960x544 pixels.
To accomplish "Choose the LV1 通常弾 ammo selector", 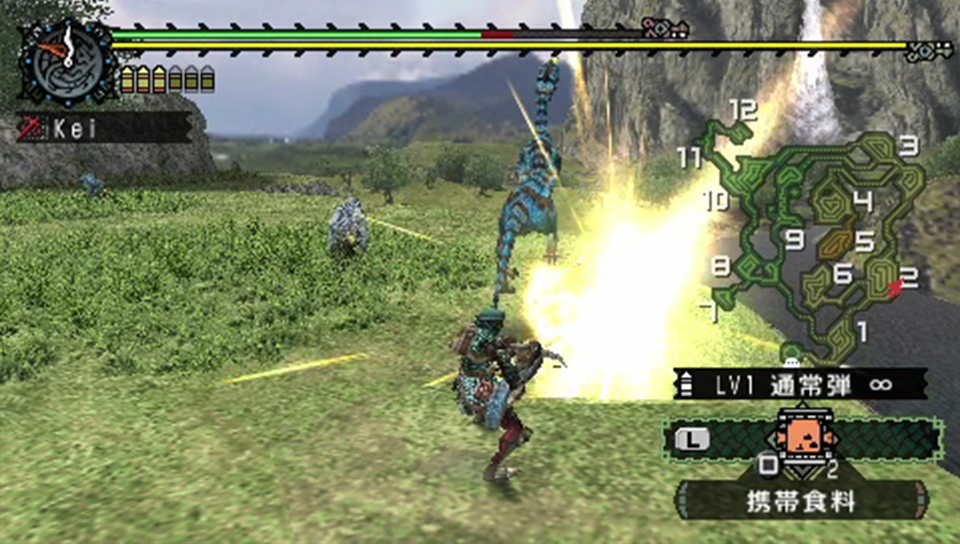I will coord(799,383).
